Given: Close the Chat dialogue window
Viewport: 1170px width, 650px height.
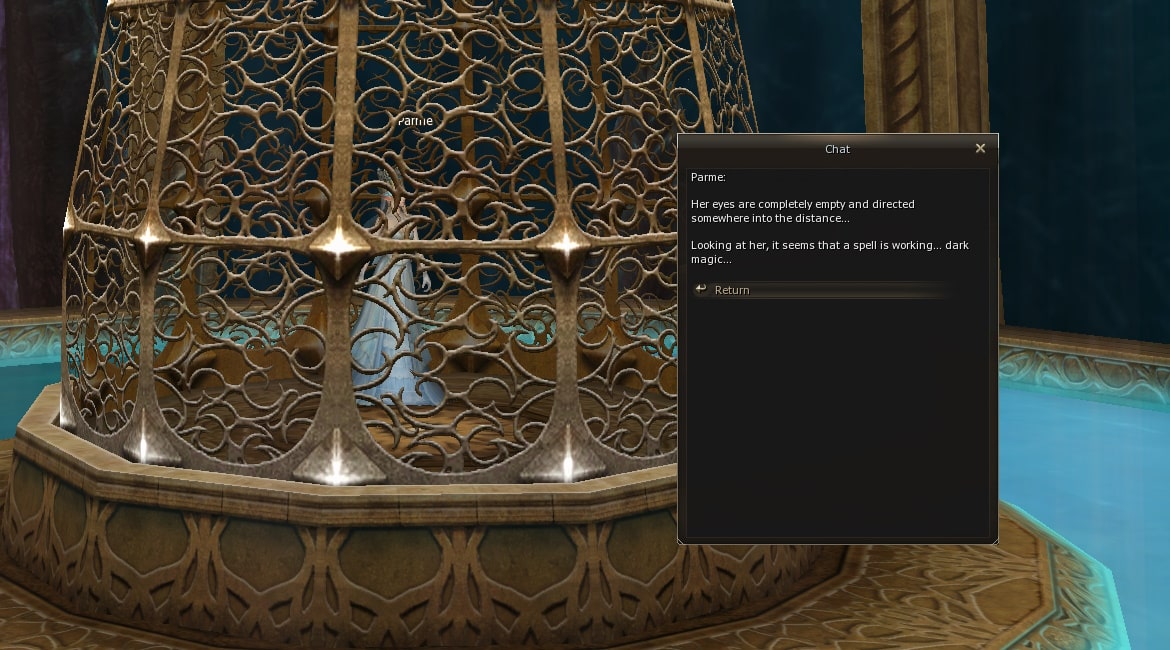Looking at the screenshot, I should tap(980, 148).
